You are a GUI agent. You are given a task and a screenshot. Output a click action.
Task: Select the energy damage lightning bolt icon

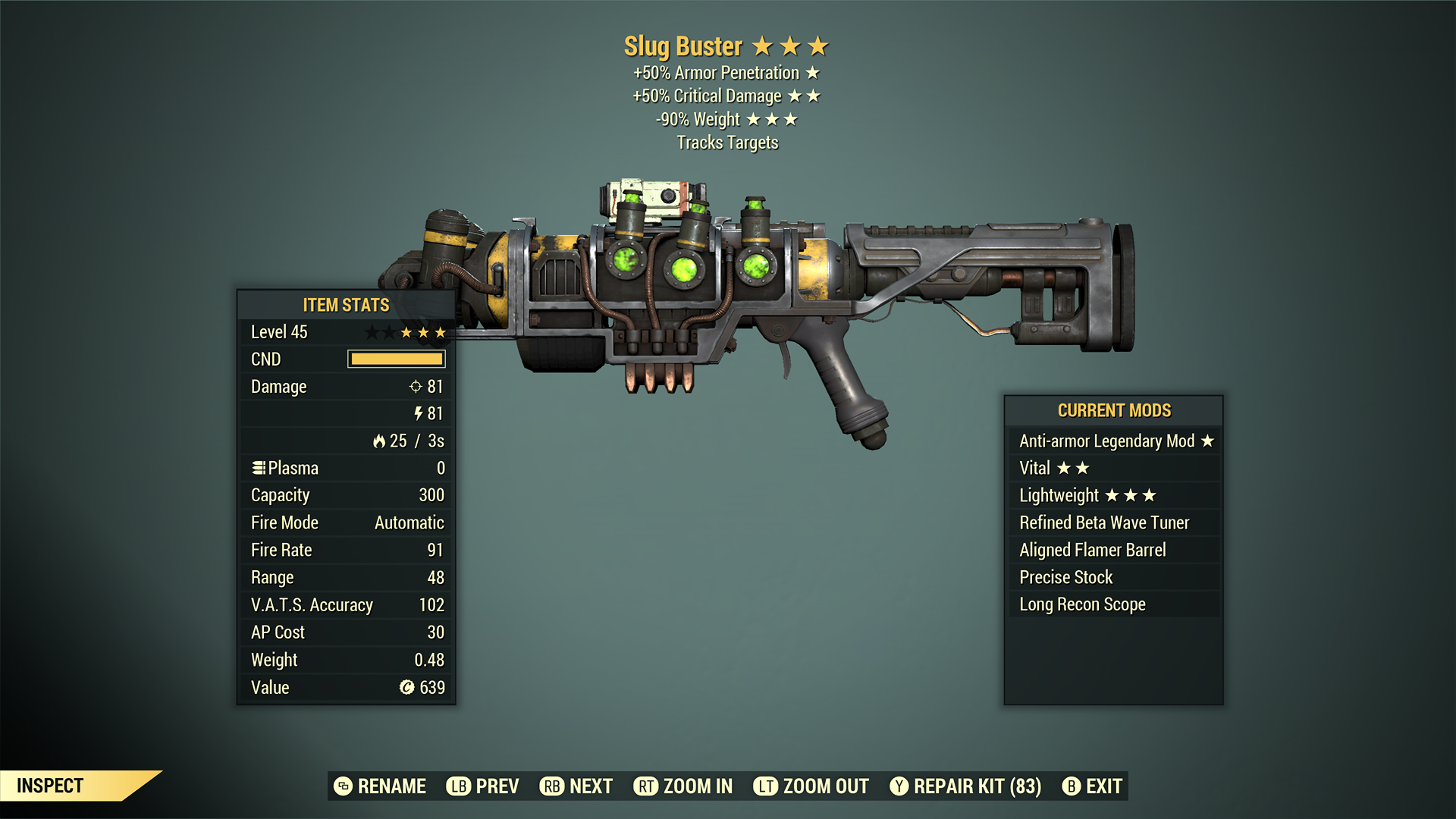[418, 413]
